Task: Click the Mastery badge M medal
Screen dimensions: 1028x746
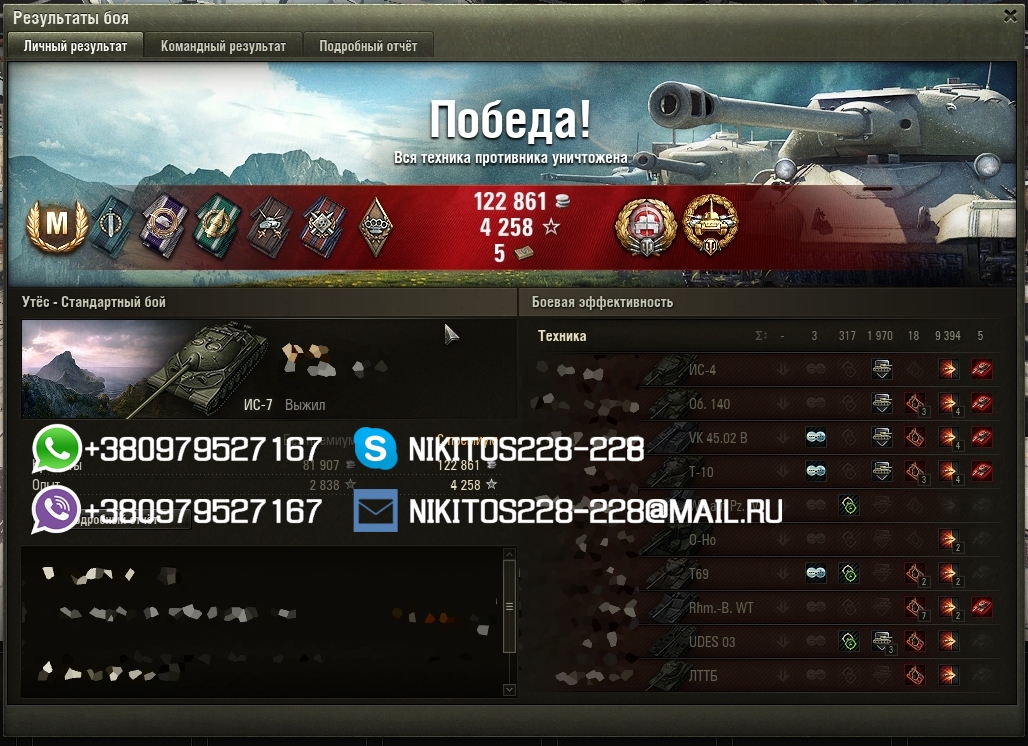Action: tap(47, 226)
